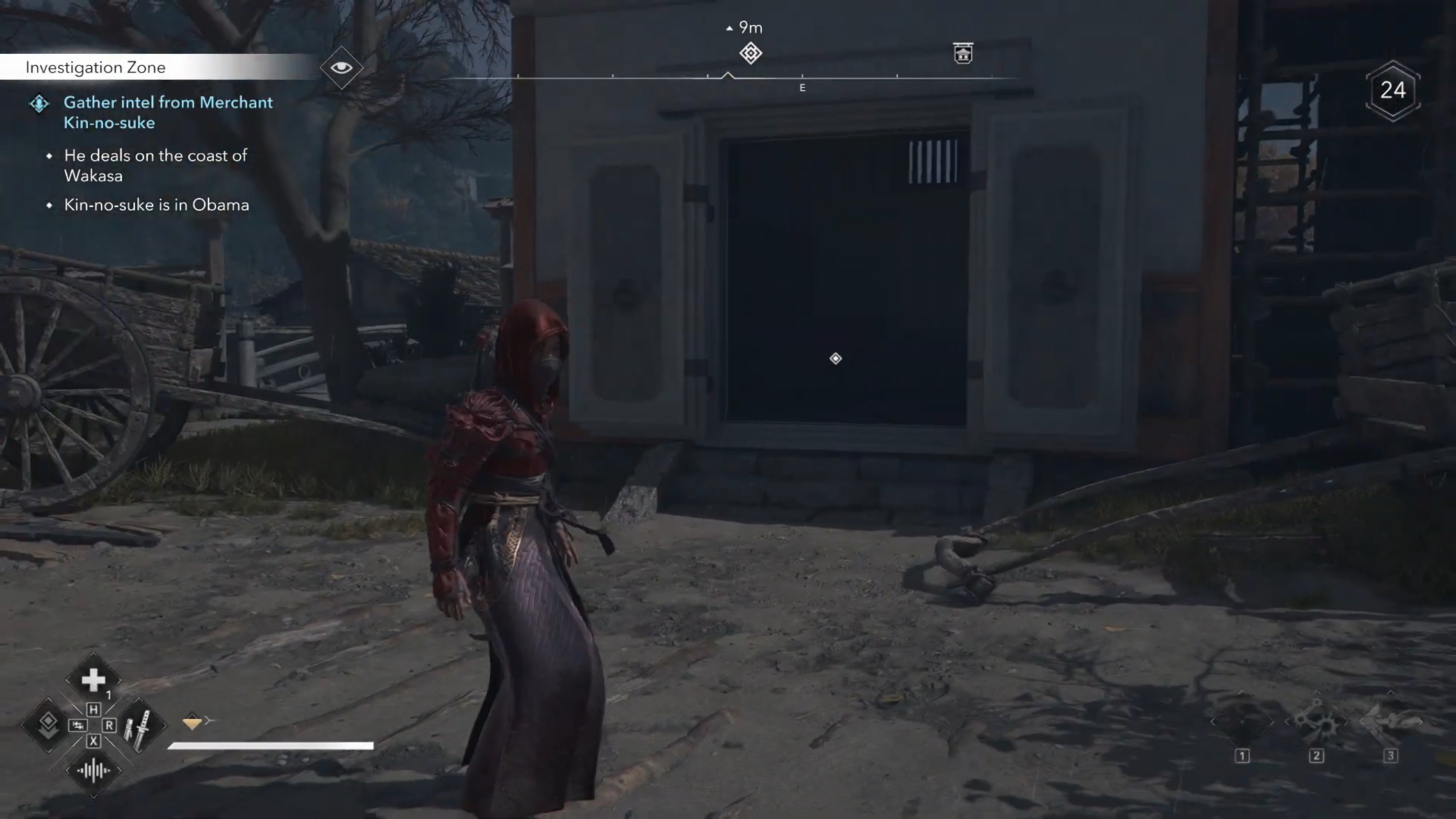Click the left chevron beside slot 3
Image resolution: width=1456 pixels, height=819 pixels.
pos(1361,722)
